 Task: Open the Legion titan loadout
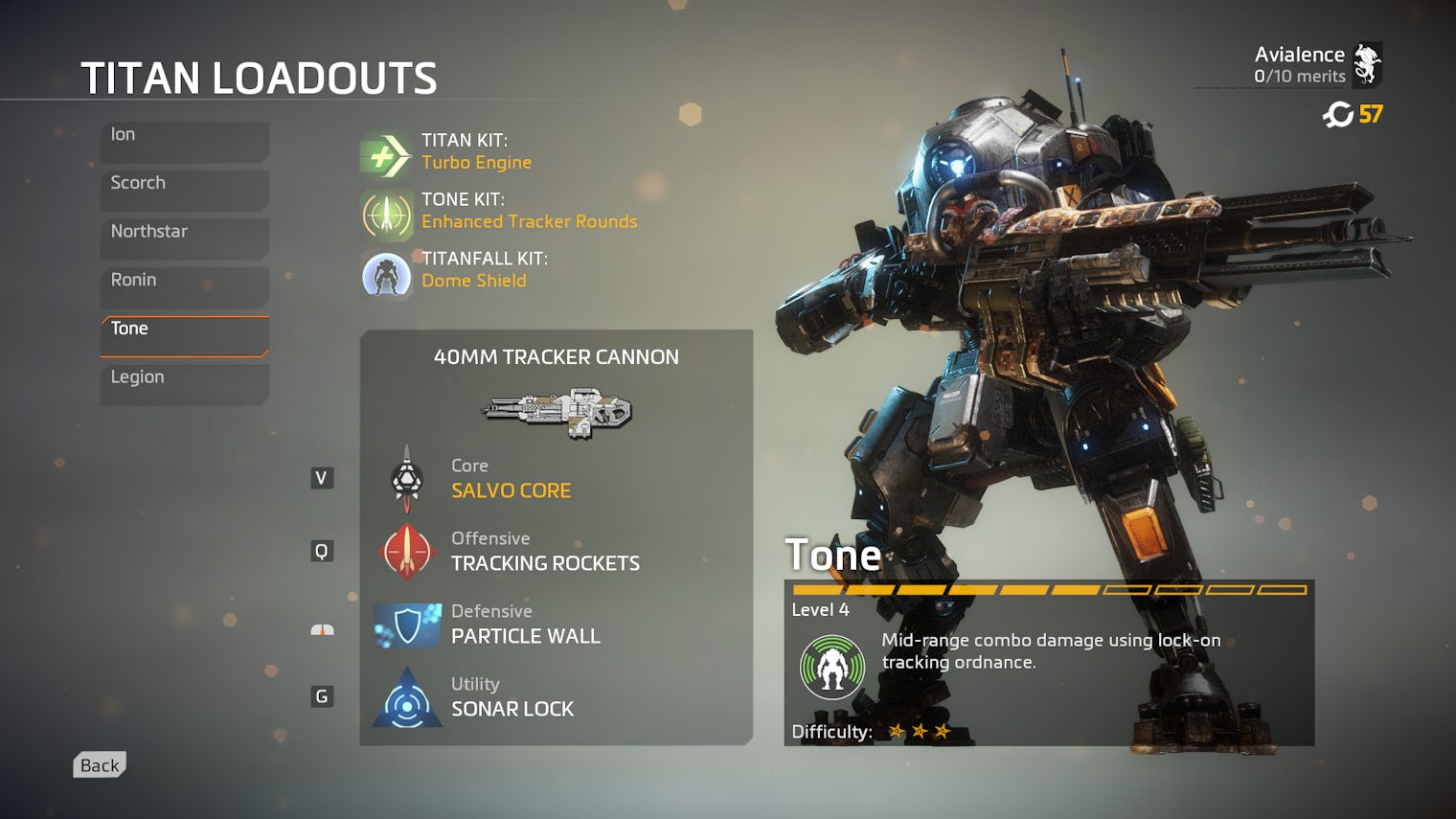click(184, 384)
